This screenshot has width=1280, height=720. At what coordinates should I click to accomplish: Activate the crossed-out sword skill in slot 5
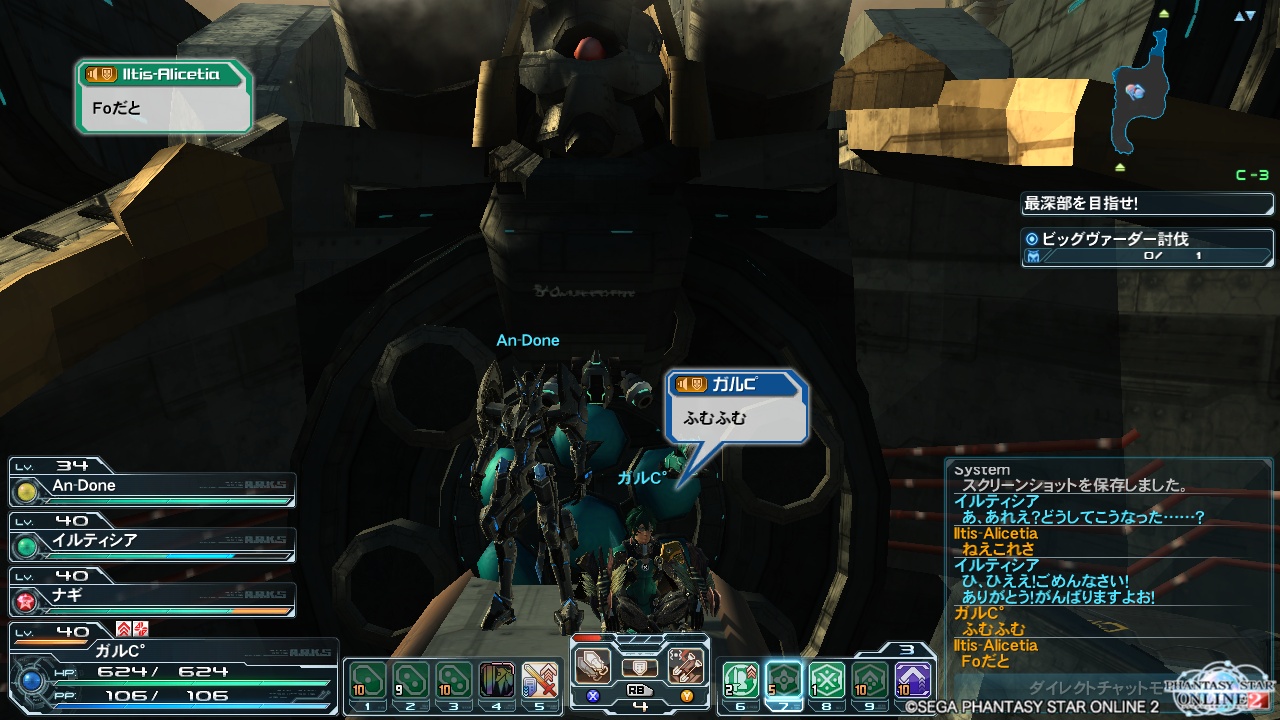(x=540, y=681)
